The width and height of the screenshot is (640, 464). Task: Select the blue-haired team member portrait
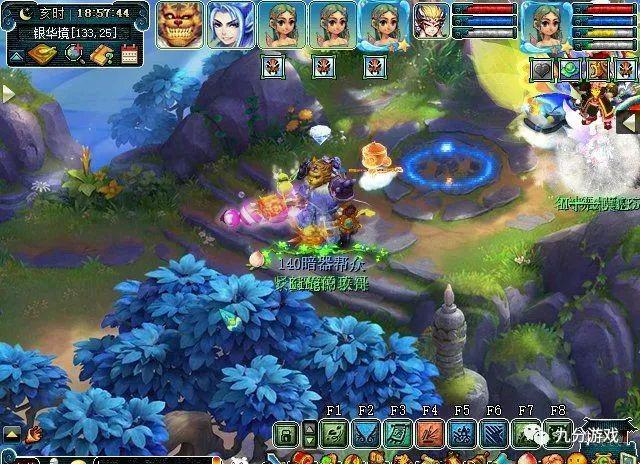click(231, 25)
